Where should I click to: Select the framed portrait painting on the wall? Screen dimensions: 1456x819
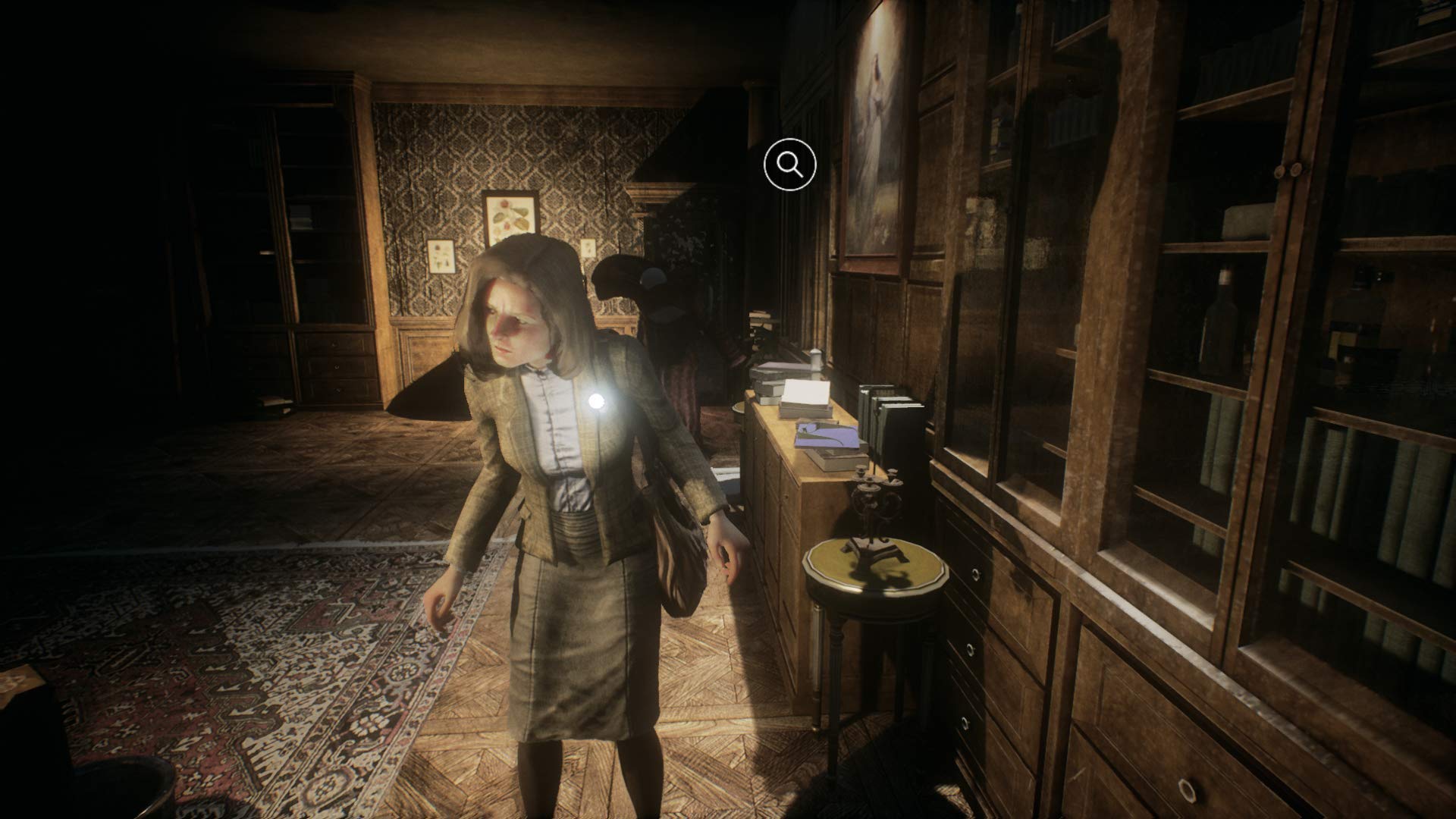click(876, 121)
